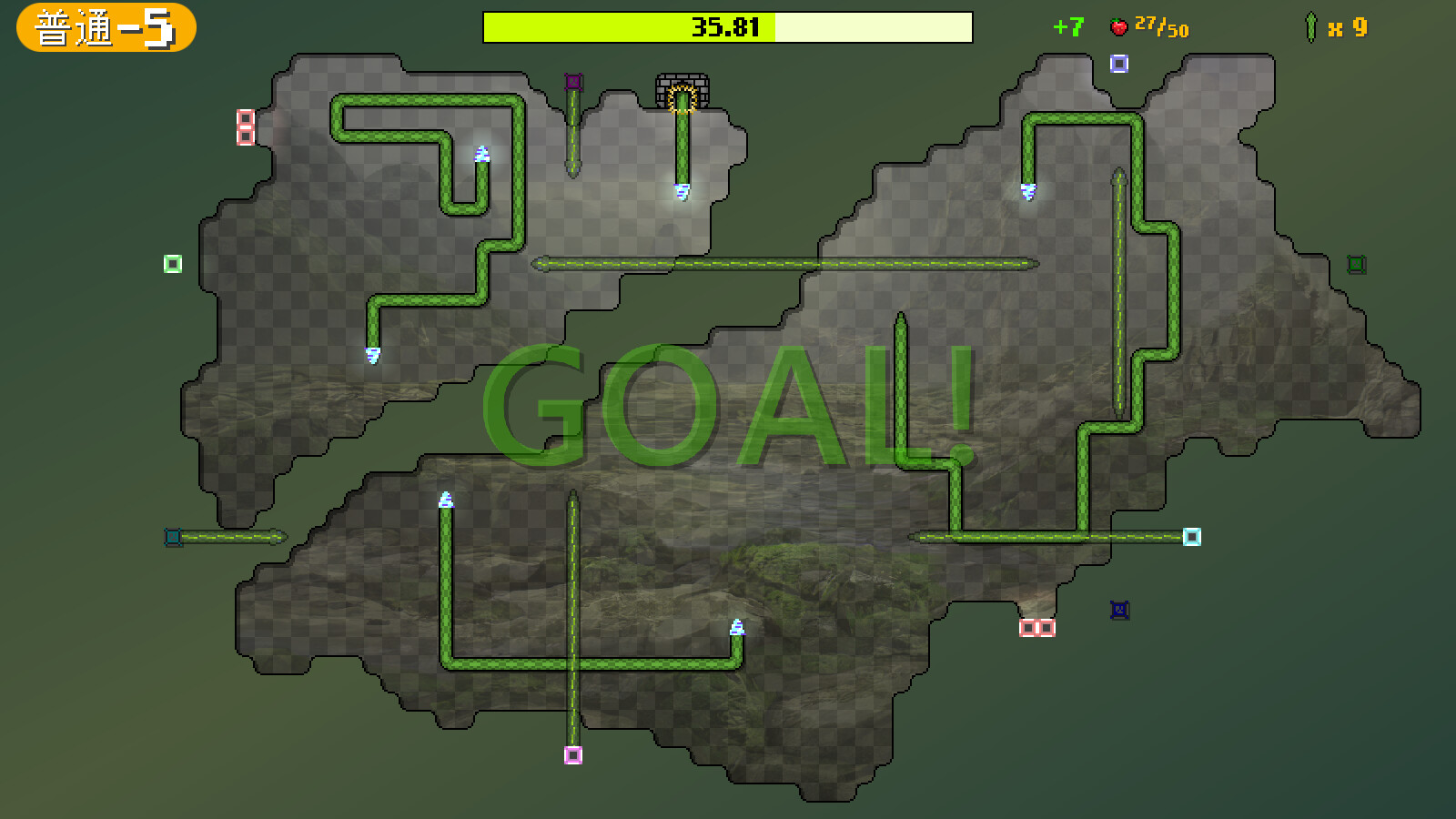
Task: Click the green portal square on the right side
Action: [1357, 263]
